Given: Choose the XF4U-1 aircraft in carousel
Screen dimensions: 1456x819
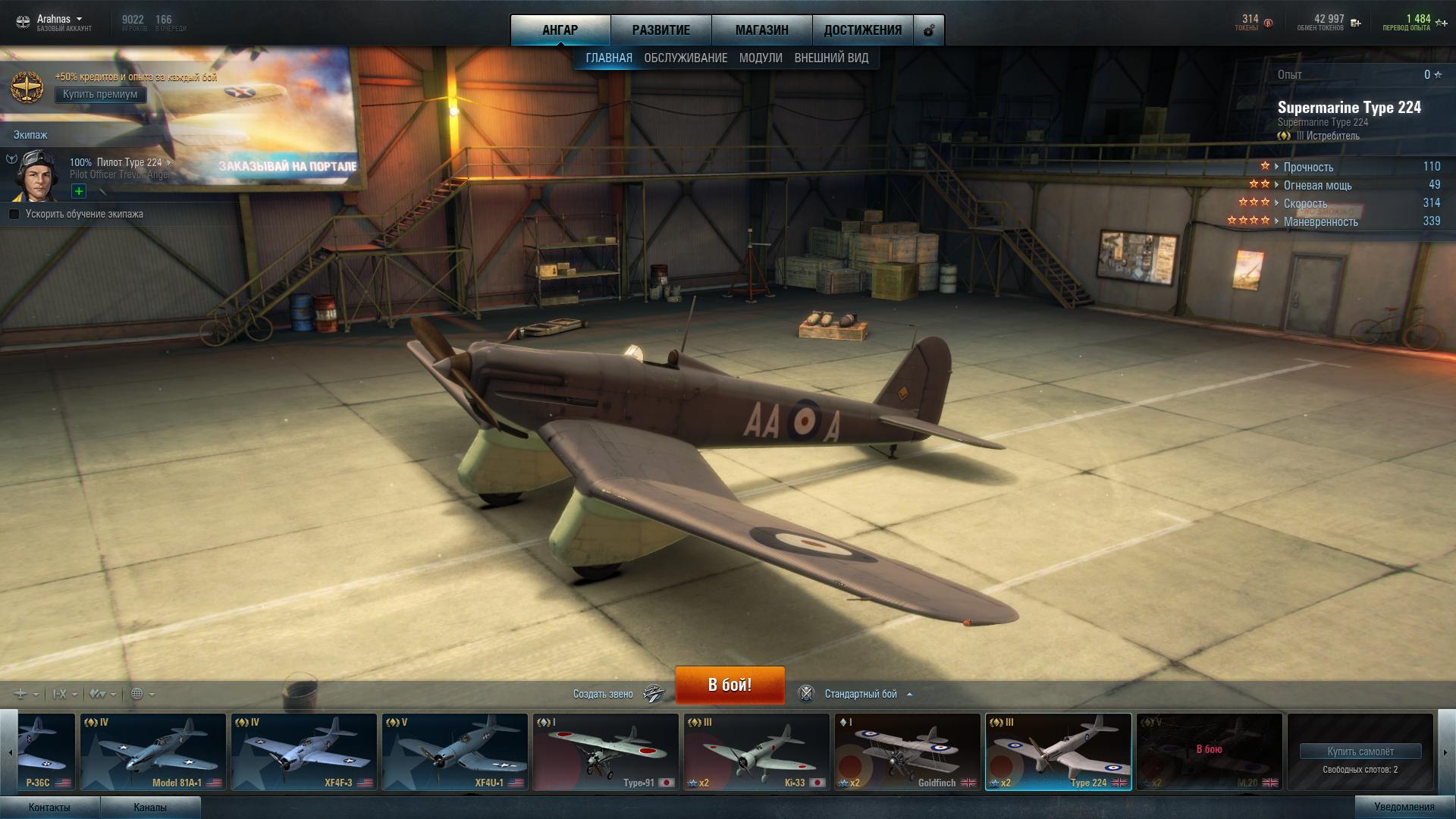Looking at the screenshot, I should (x=455, y=752).
